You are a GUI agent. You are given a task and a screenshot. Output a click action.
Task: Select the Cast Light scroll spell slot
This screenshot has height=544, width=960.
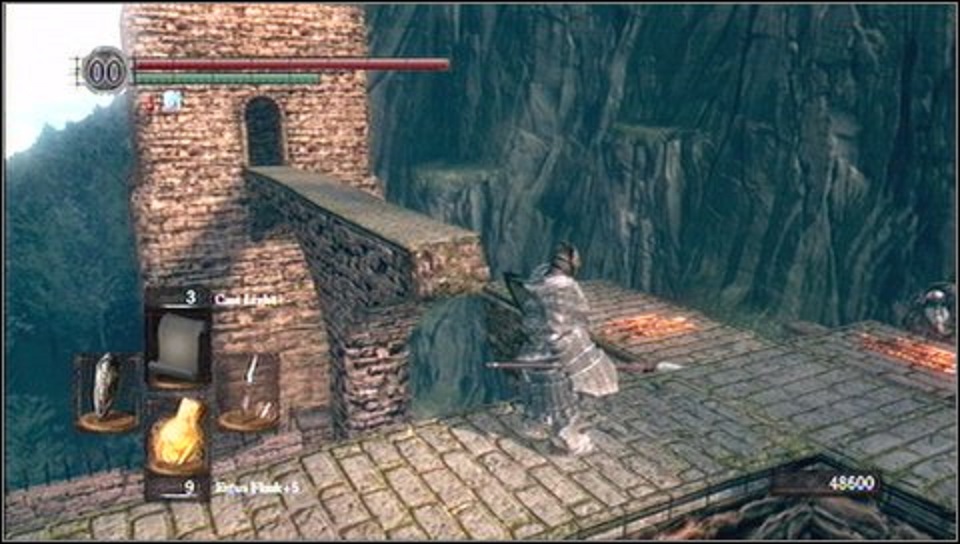click(179, 346)
